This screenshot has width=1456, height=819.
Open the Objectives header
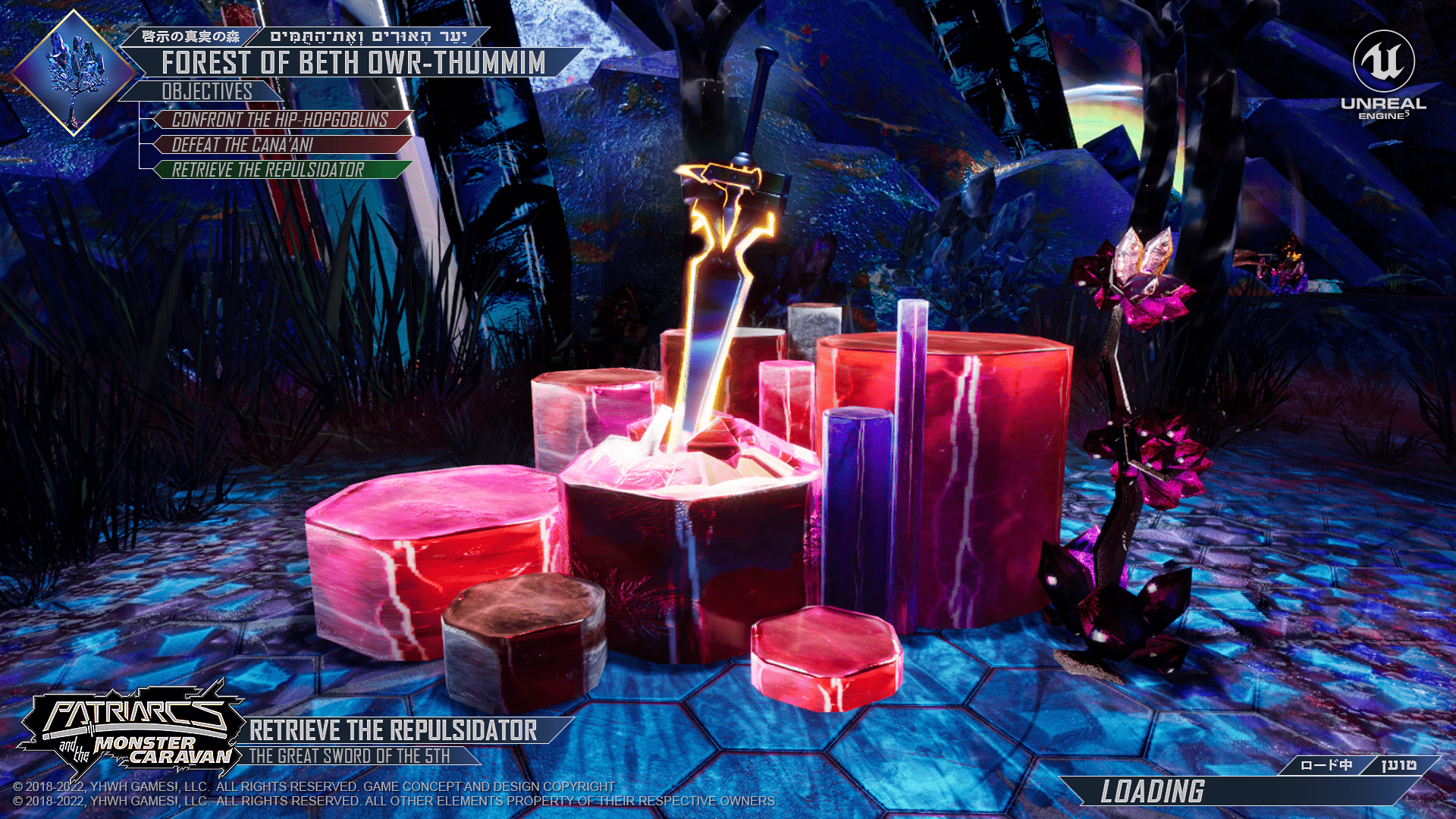point(206,92)
